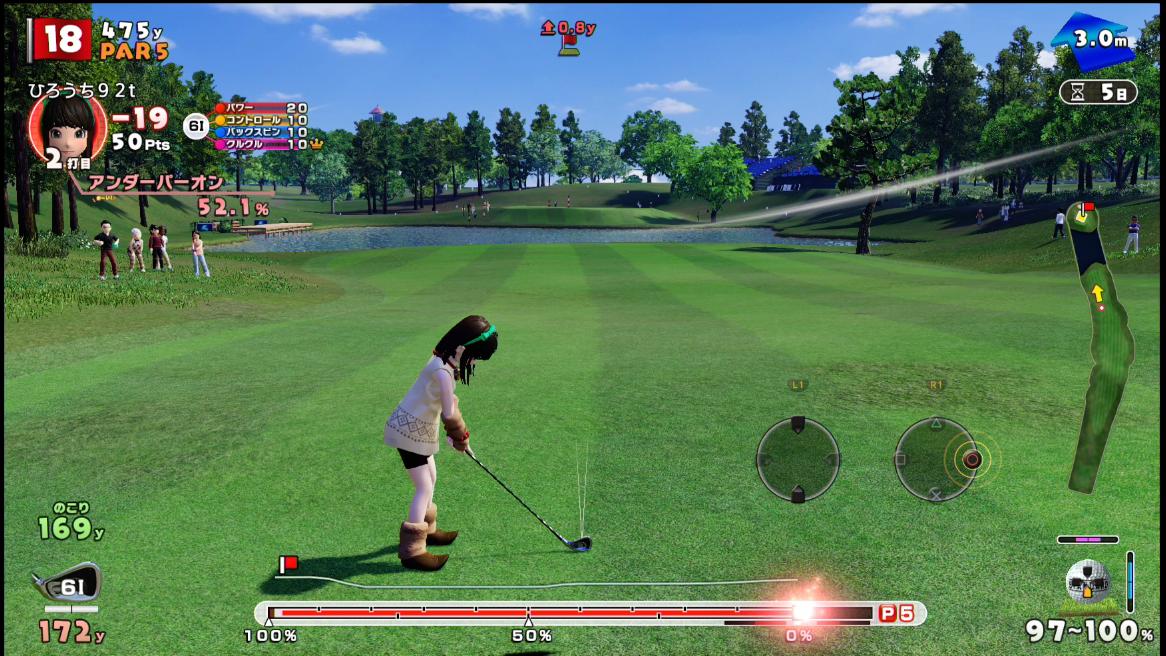Click the round 61 club level badge
The height and width of the screenshot is (656, 1166).
196,126
